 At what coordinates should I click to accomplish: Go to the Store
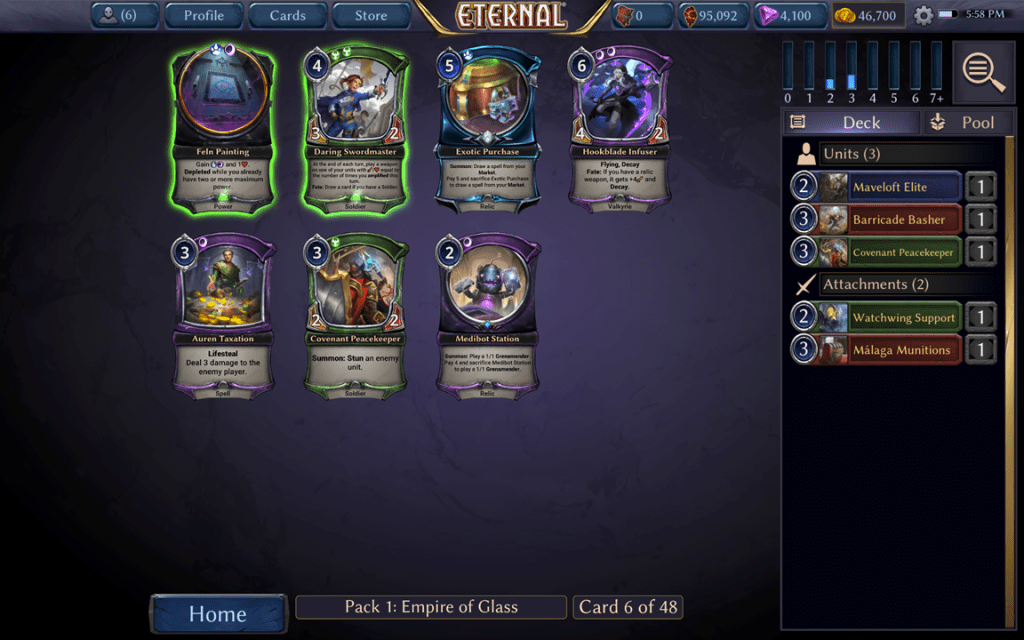(x=371, y=15)
